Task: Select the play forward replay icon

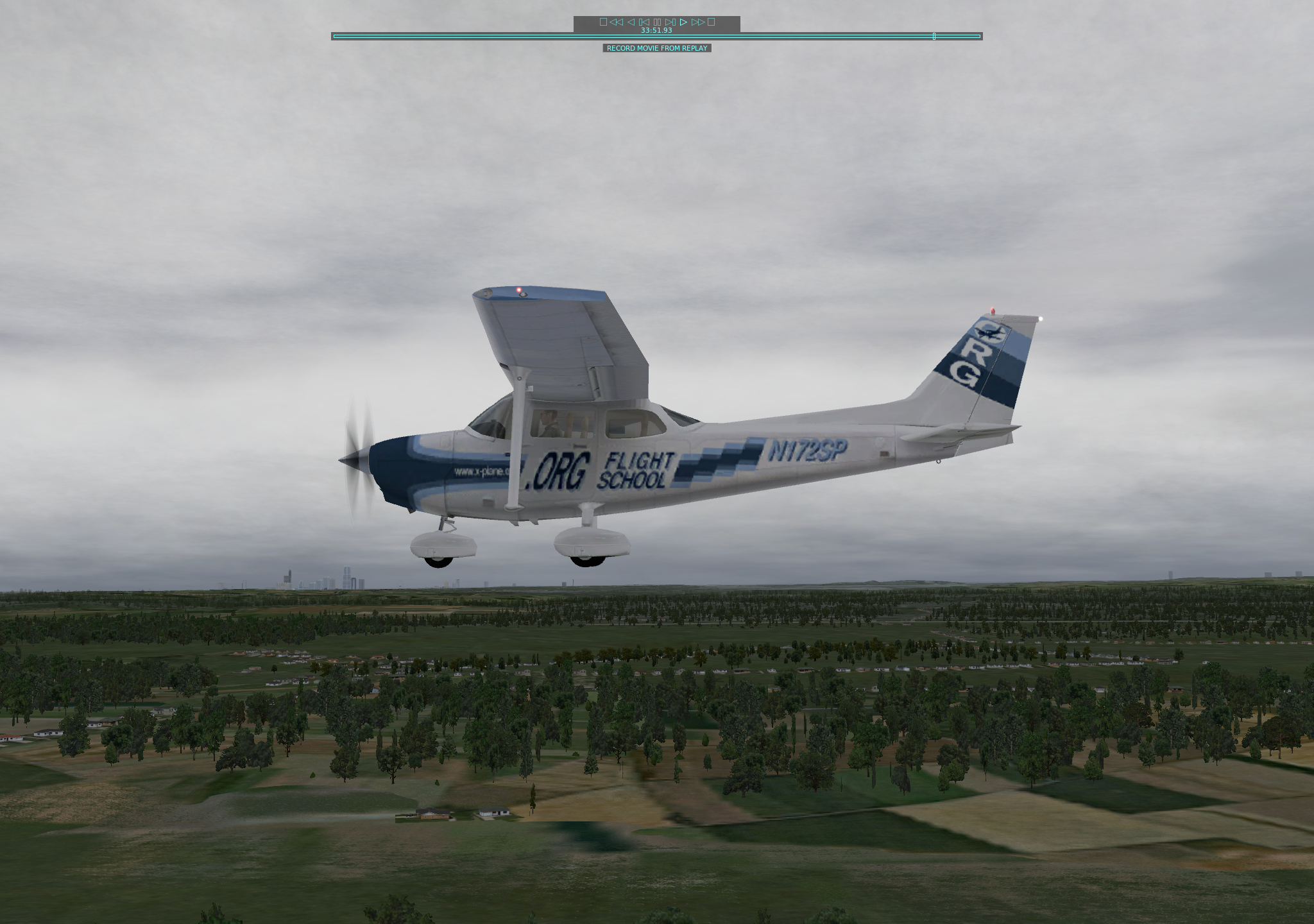Action: (683, 22)
